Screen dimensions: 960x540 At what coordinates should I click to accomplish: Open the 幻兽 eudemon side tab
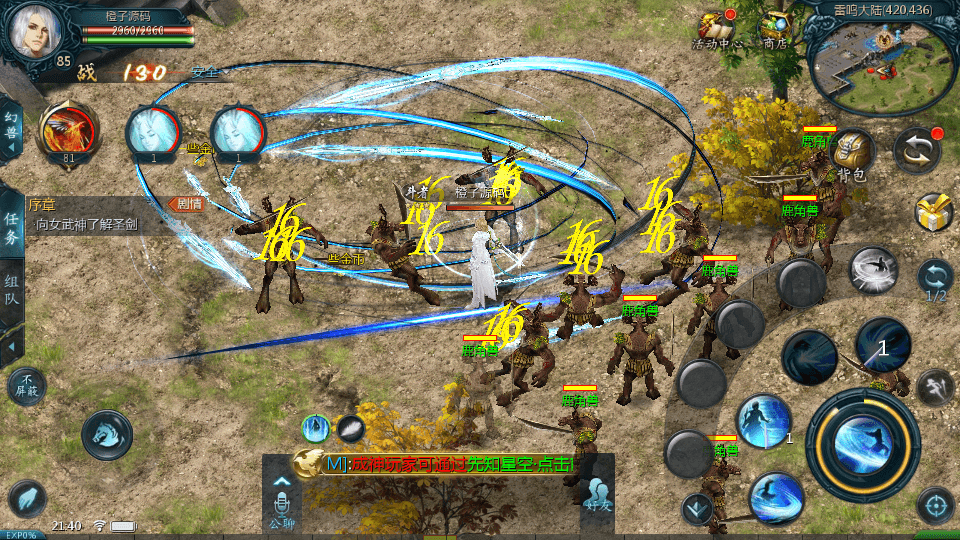pyautogui.click(x=12, y=130)
